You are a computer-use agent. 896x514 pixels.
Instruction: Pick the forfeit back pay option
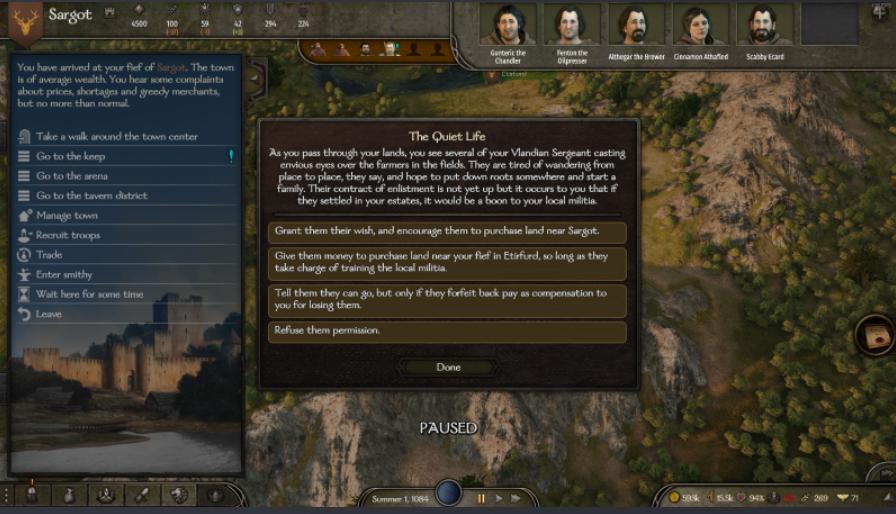tap(447, 300)
